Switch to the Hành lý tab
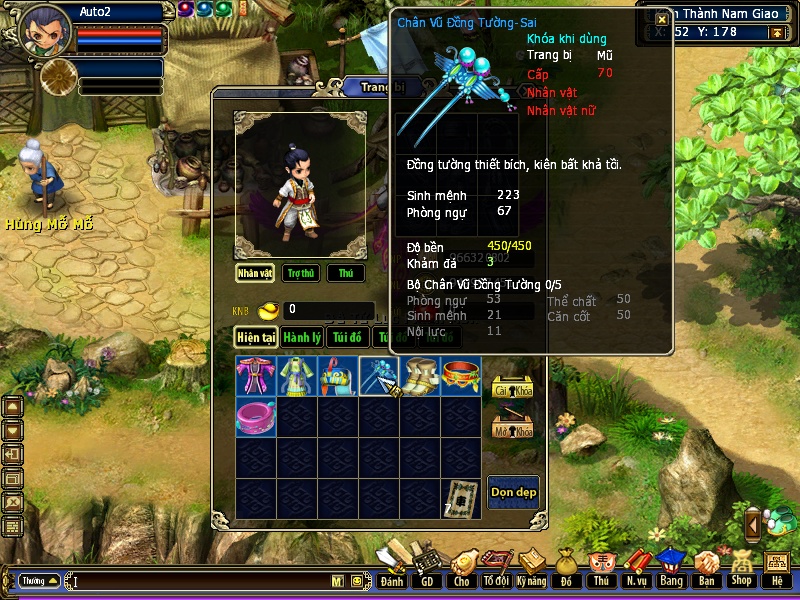 tap(301, 337)
